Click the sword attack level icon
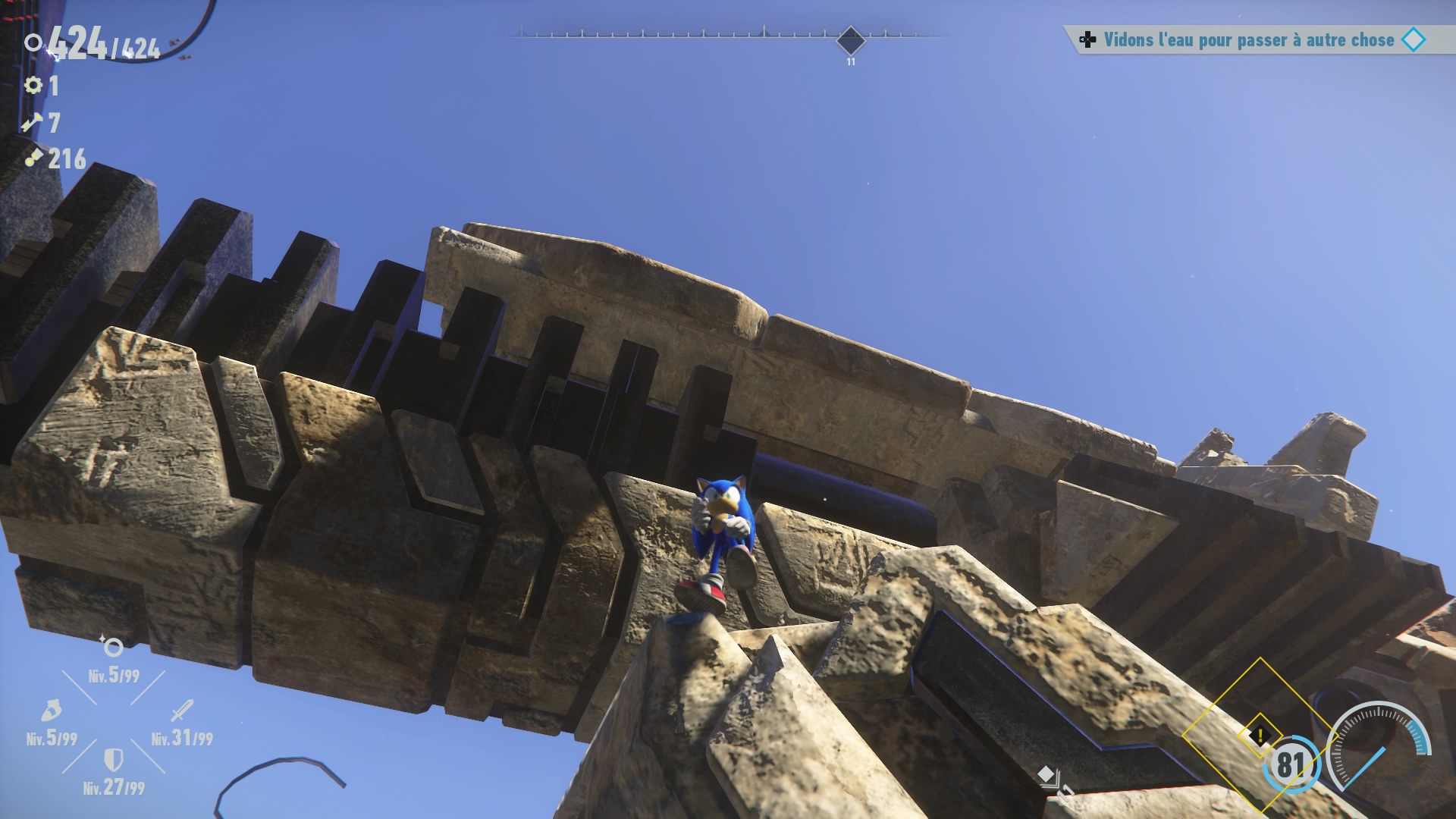The width and height of the screenshot is (1456, 819). [x=182, y=711]
